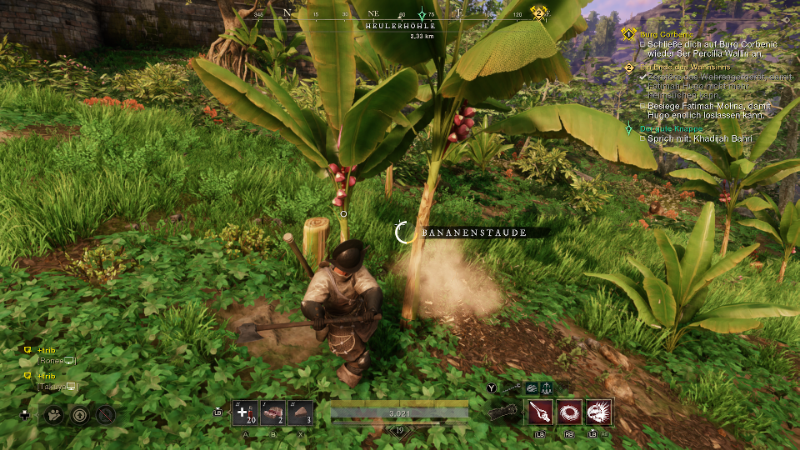Activate the spear thrust weapon ability

541,411
